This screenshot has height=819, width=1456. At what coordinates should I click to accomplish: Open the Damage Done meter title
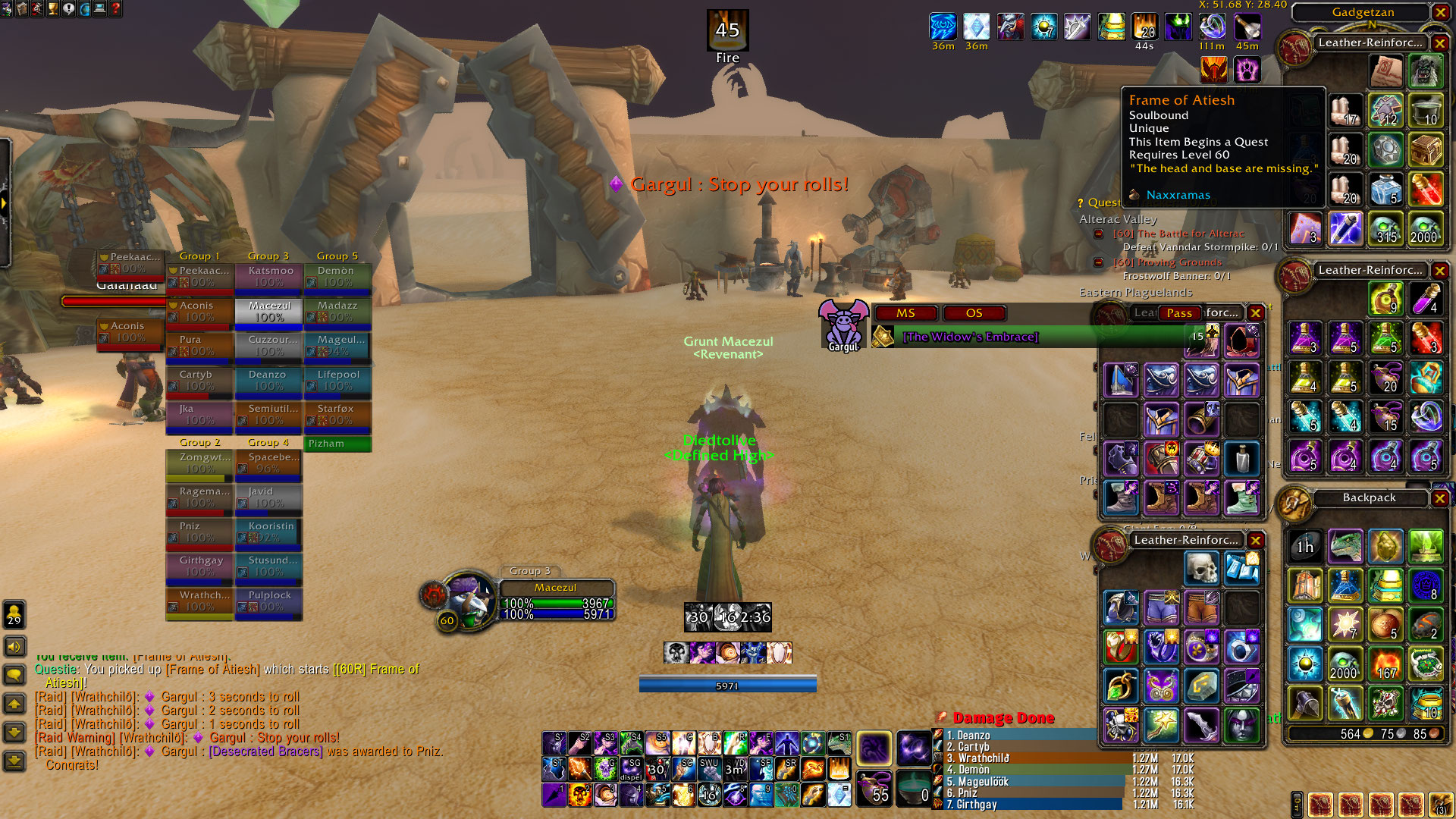click(x=1003, y=718)
